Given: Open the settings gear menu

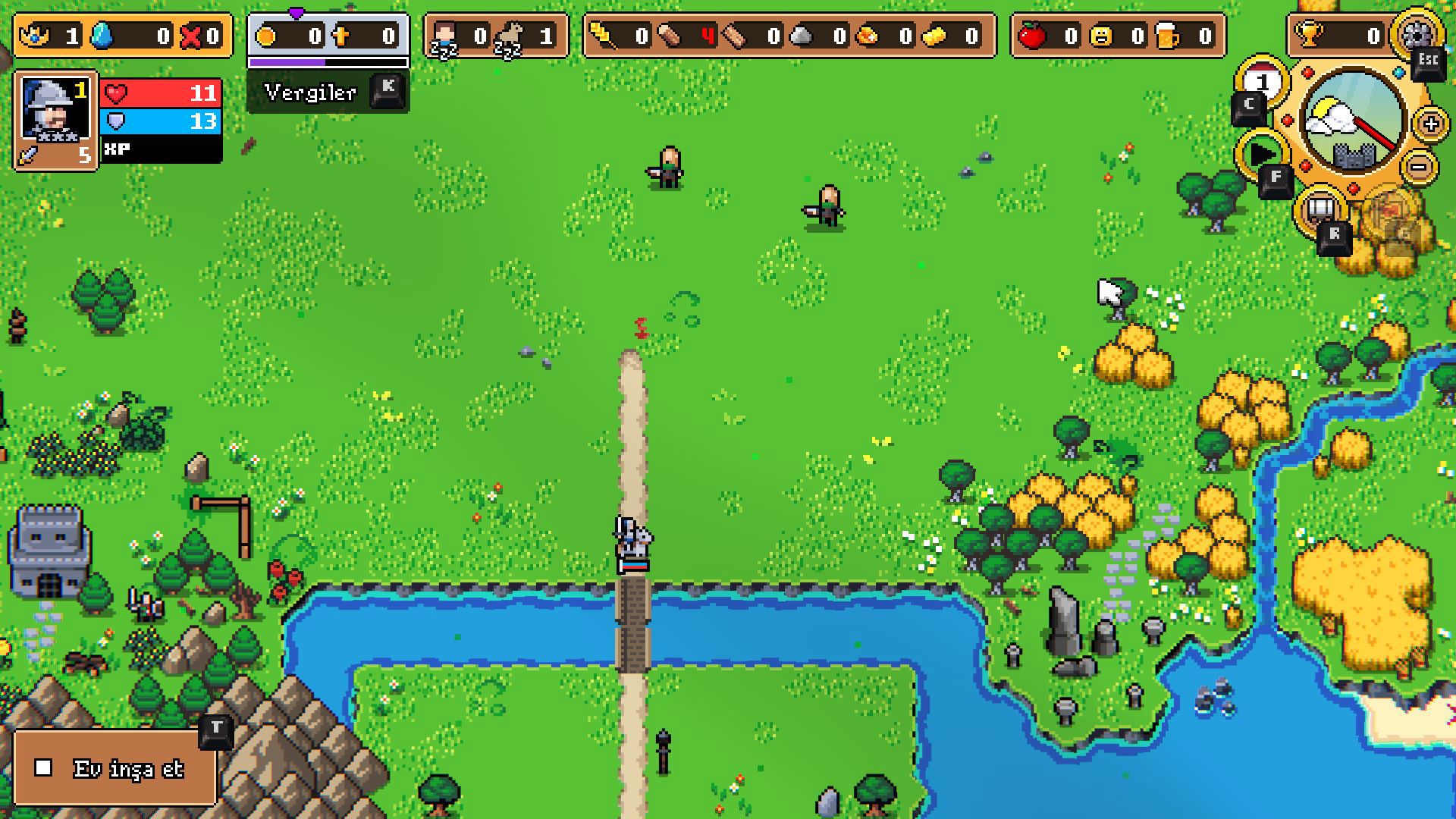Looking at the screenshot, I should click(x=1415, y=33).
